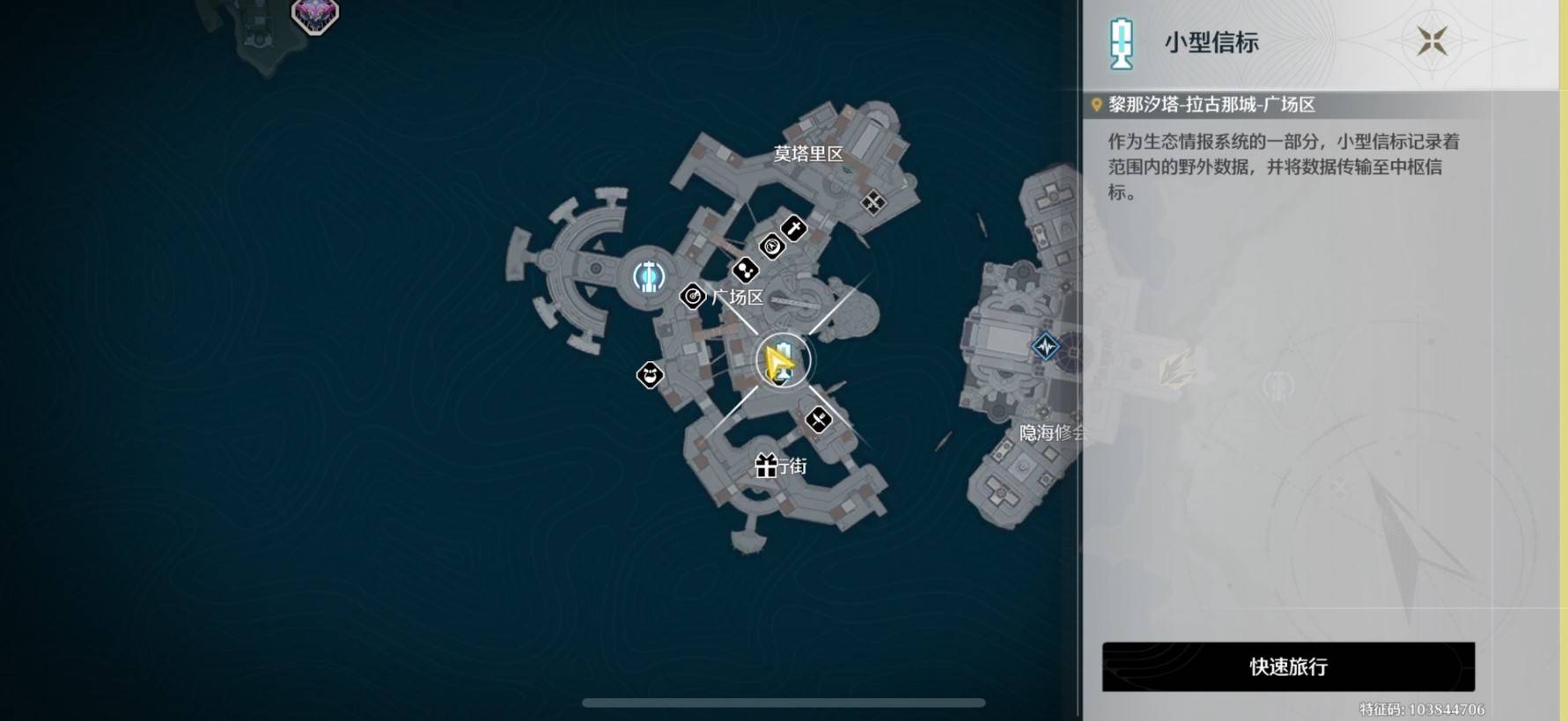Select the round emblem marker below the sword
The height and width of the screenshot is (721, 1568).
pyautogui.click(x=771, y=247)
